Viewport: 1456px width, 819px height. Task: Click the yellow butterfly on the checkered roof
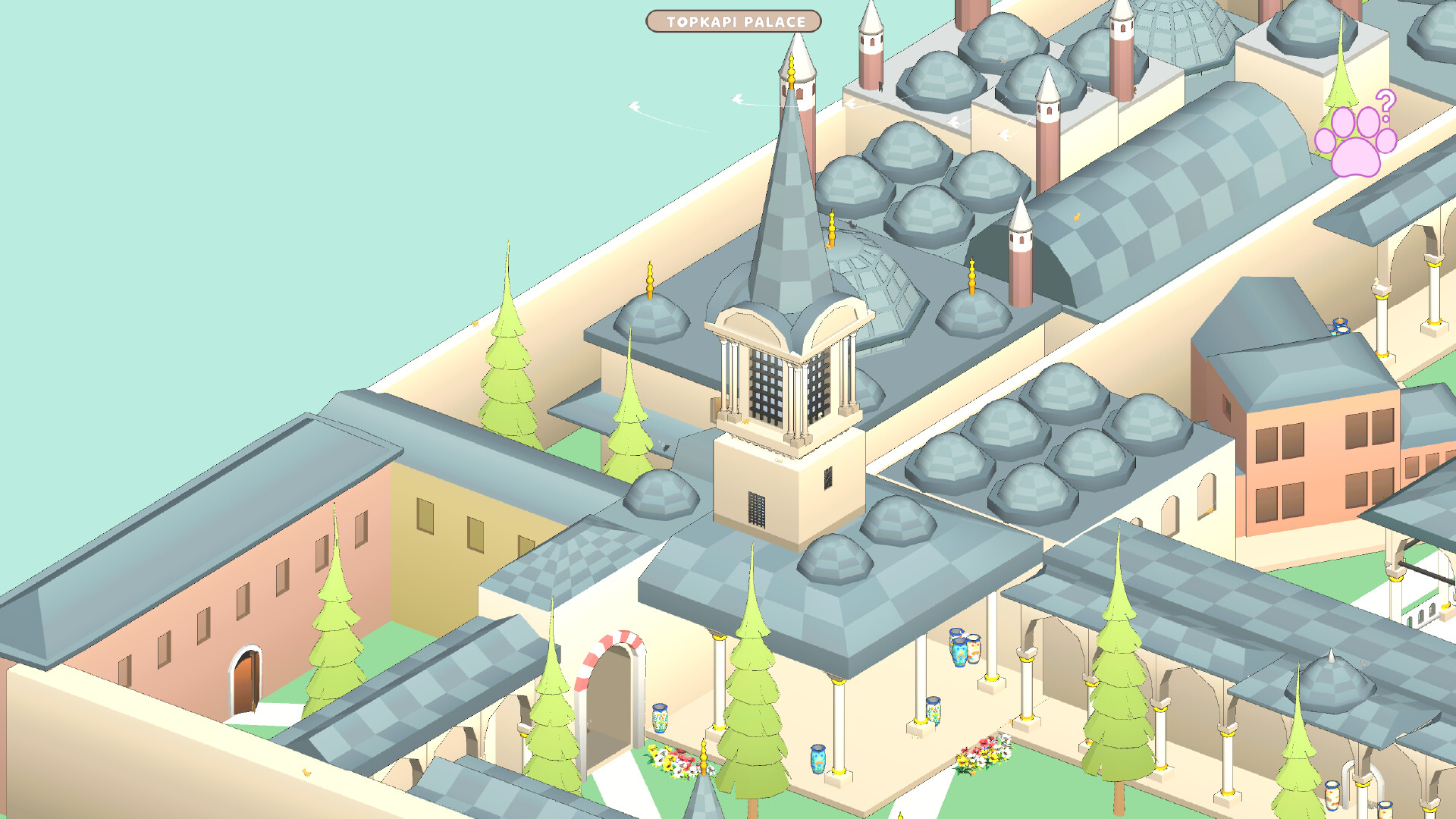coord(1076,218)
